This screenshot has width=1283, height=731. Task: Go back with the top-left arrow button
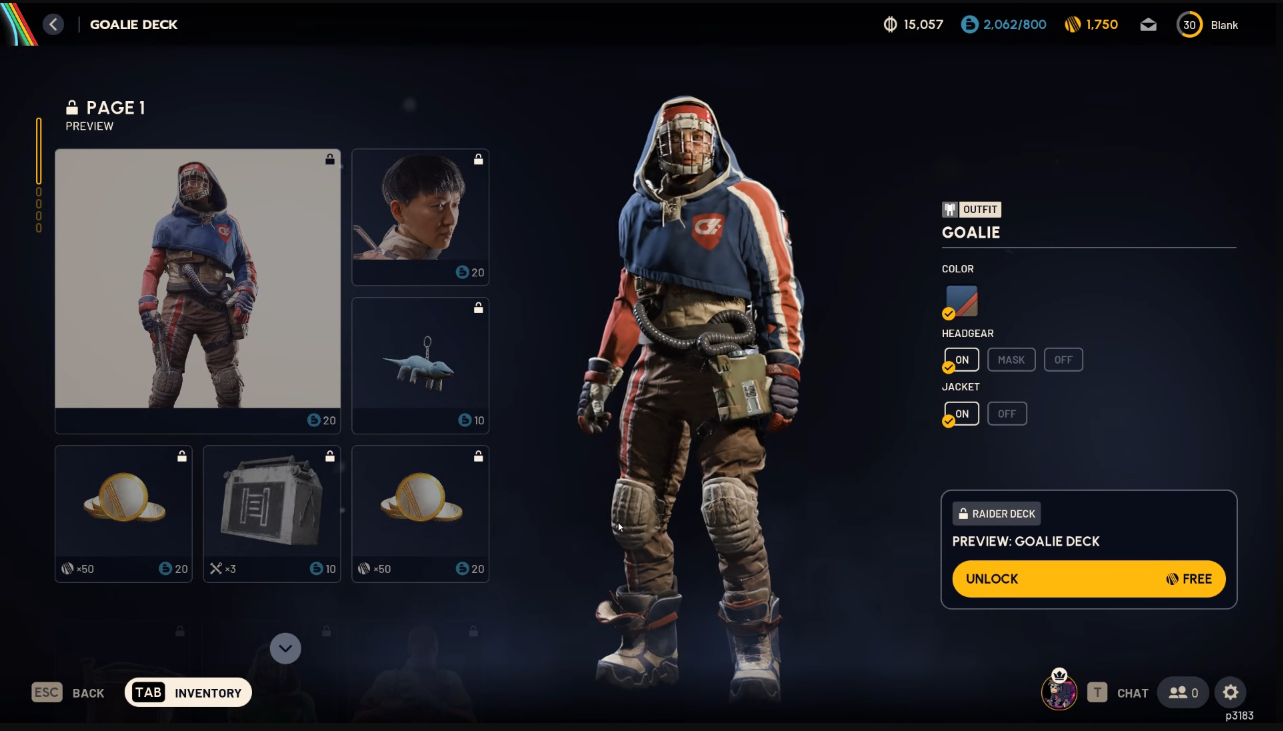click(54, 24)
